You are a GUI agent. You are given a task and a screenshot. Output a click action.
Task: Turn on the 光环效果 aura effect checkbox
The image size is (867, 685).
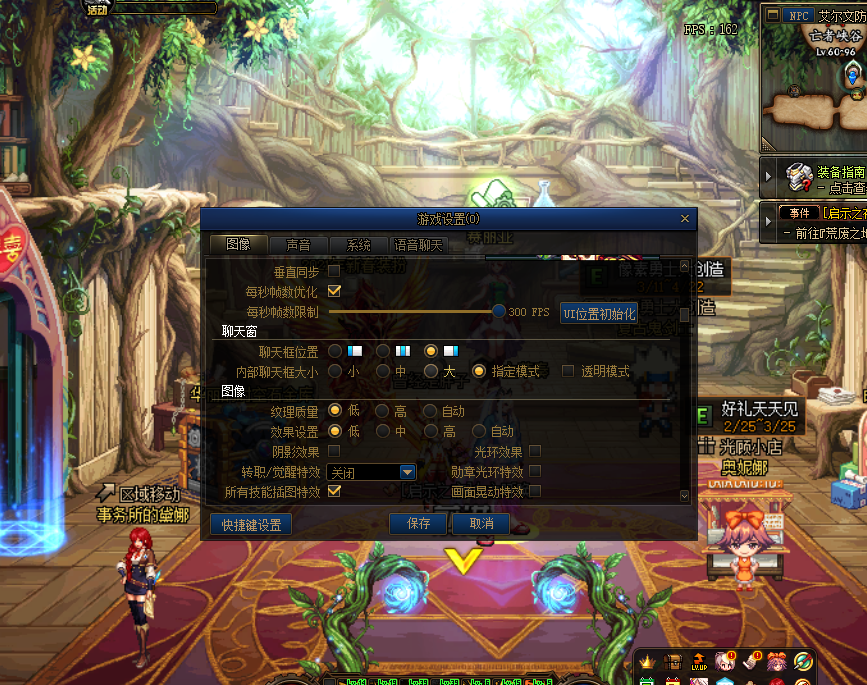point(535,451)
